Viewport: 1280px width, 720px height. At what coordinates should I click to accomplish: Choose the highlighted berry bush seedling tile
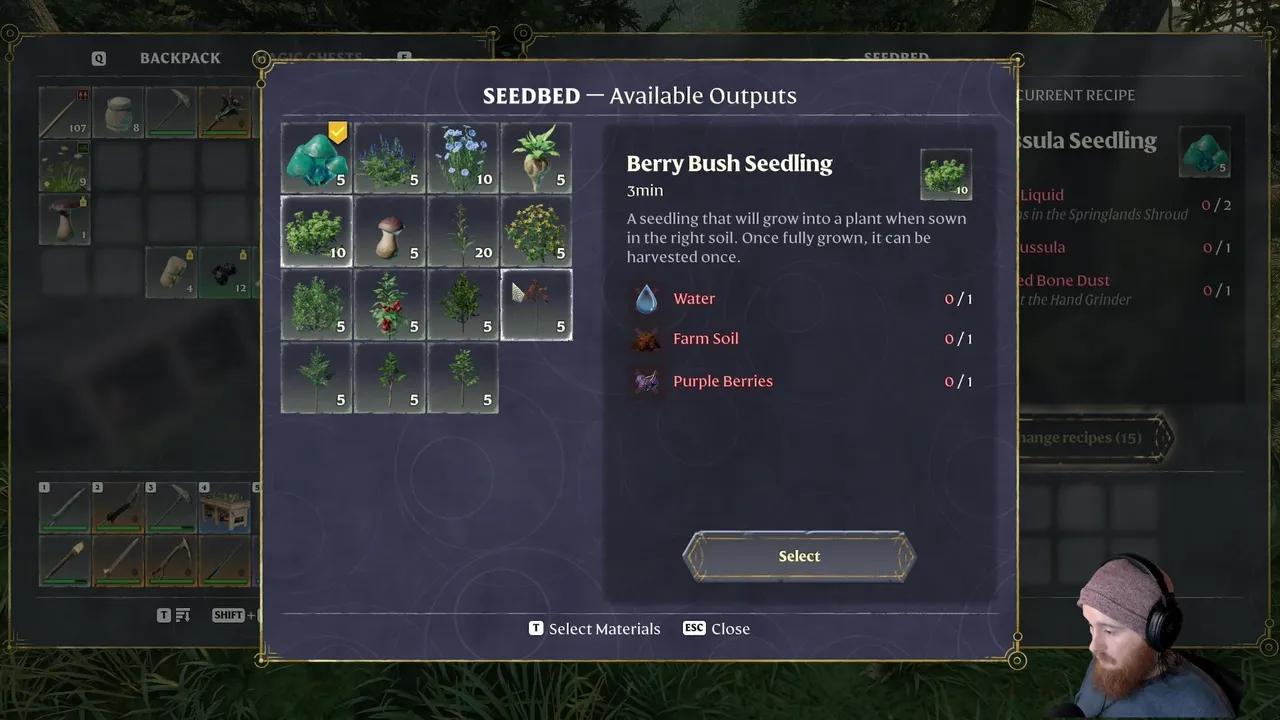[x=316, y=231]
